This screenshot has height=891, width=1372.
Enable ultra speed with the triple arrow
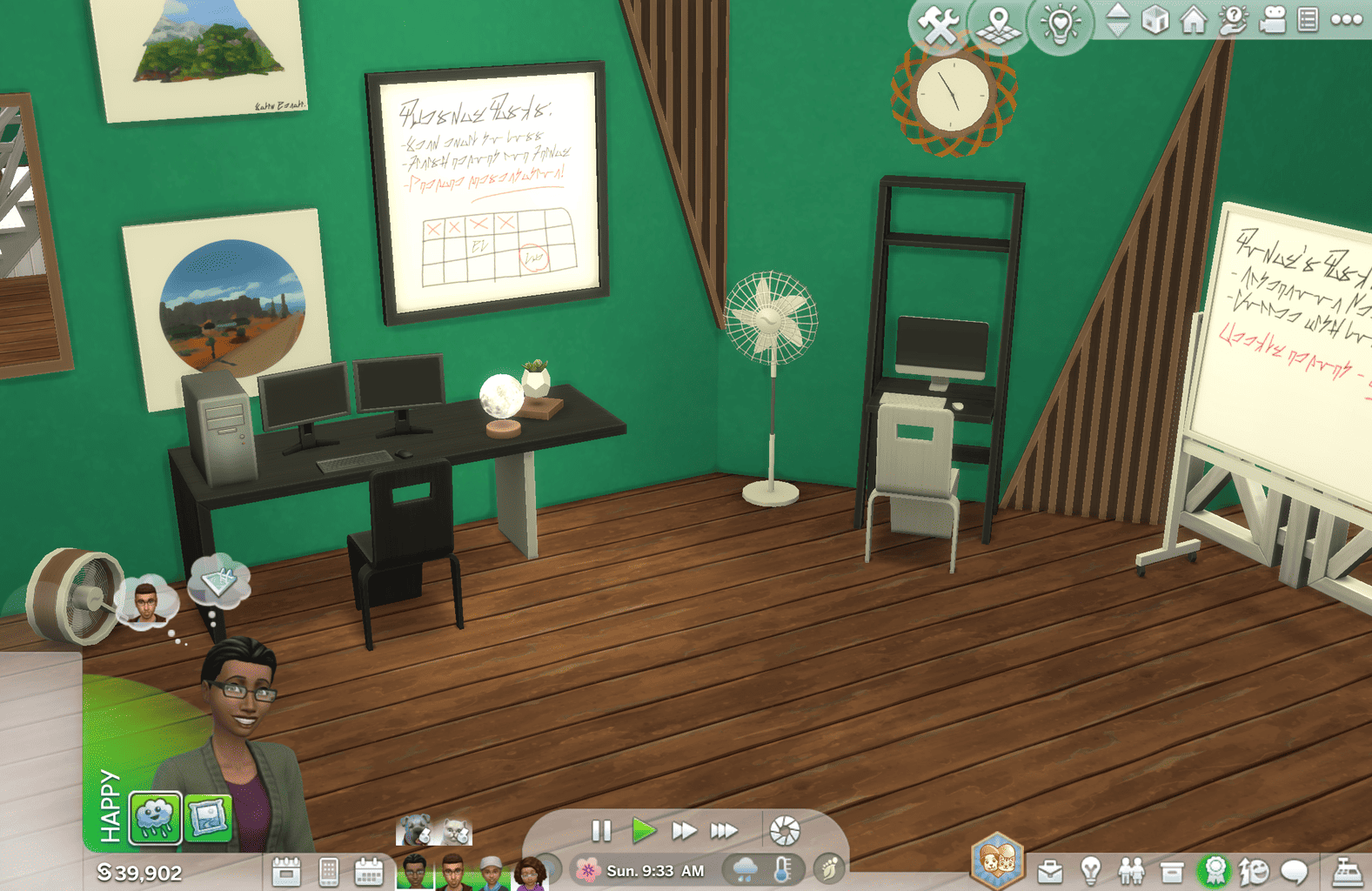tap(724, 831)
